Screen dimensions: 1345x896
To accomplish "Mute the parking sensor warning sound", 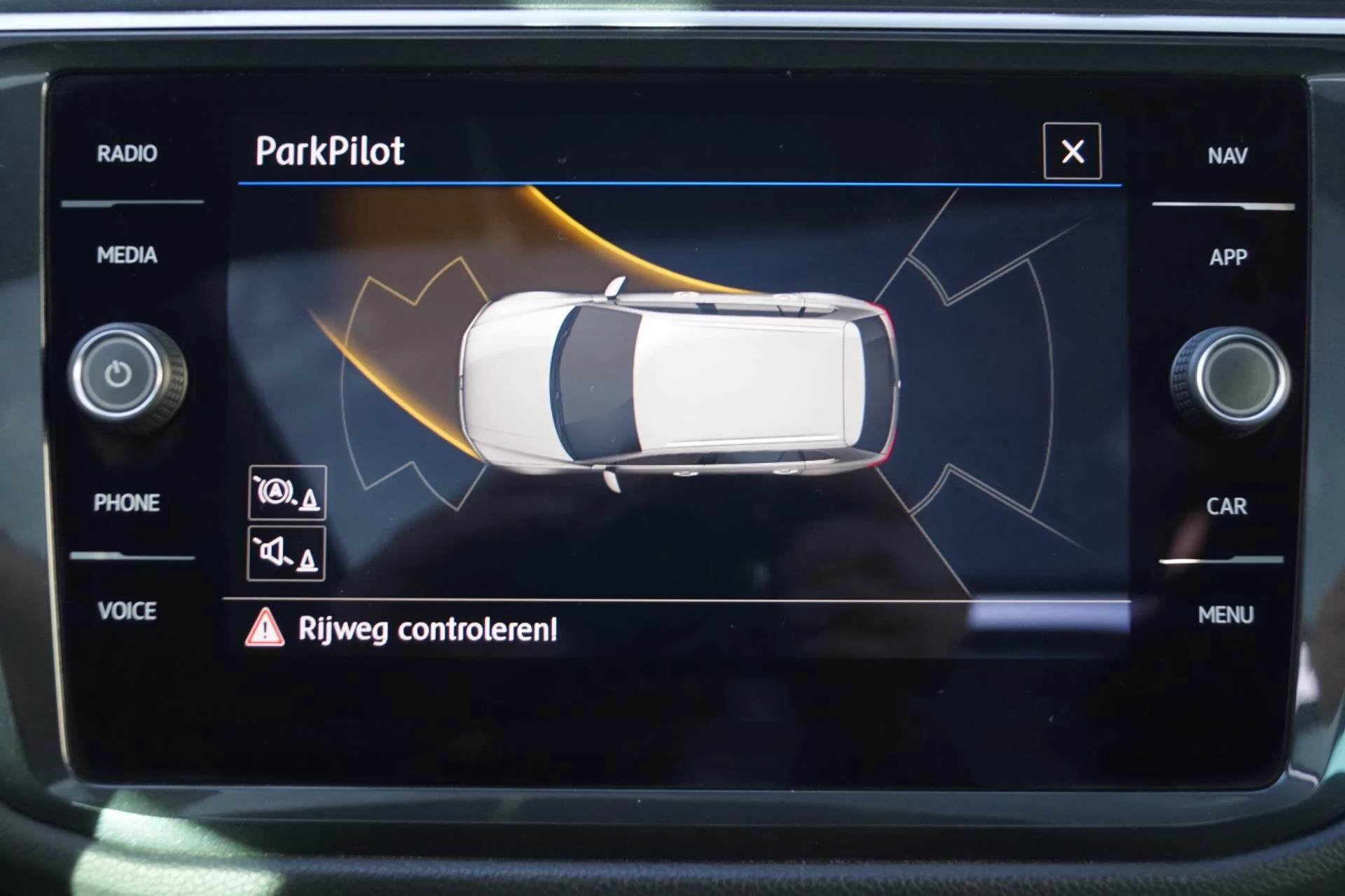I will click(x=287, y=554).
